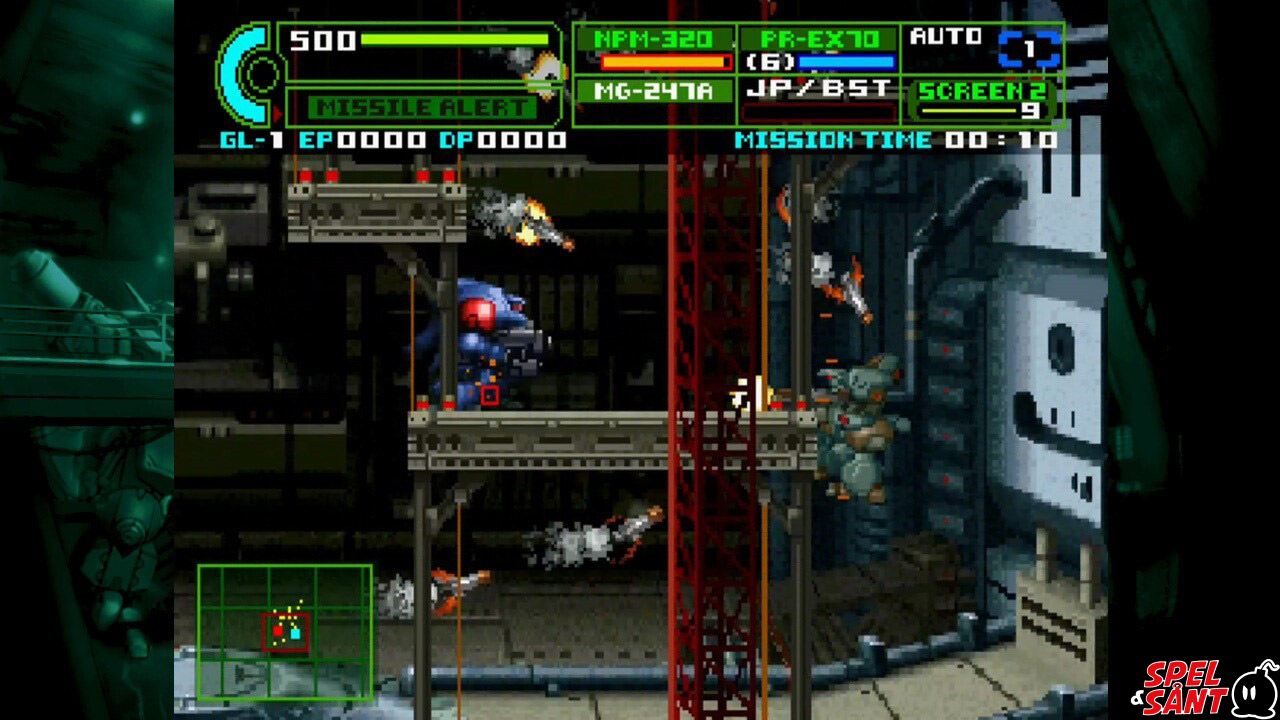Click the MISSILE ALERT warning panel
This screenshot has width=1280, height=720.
tap(422, 107)
